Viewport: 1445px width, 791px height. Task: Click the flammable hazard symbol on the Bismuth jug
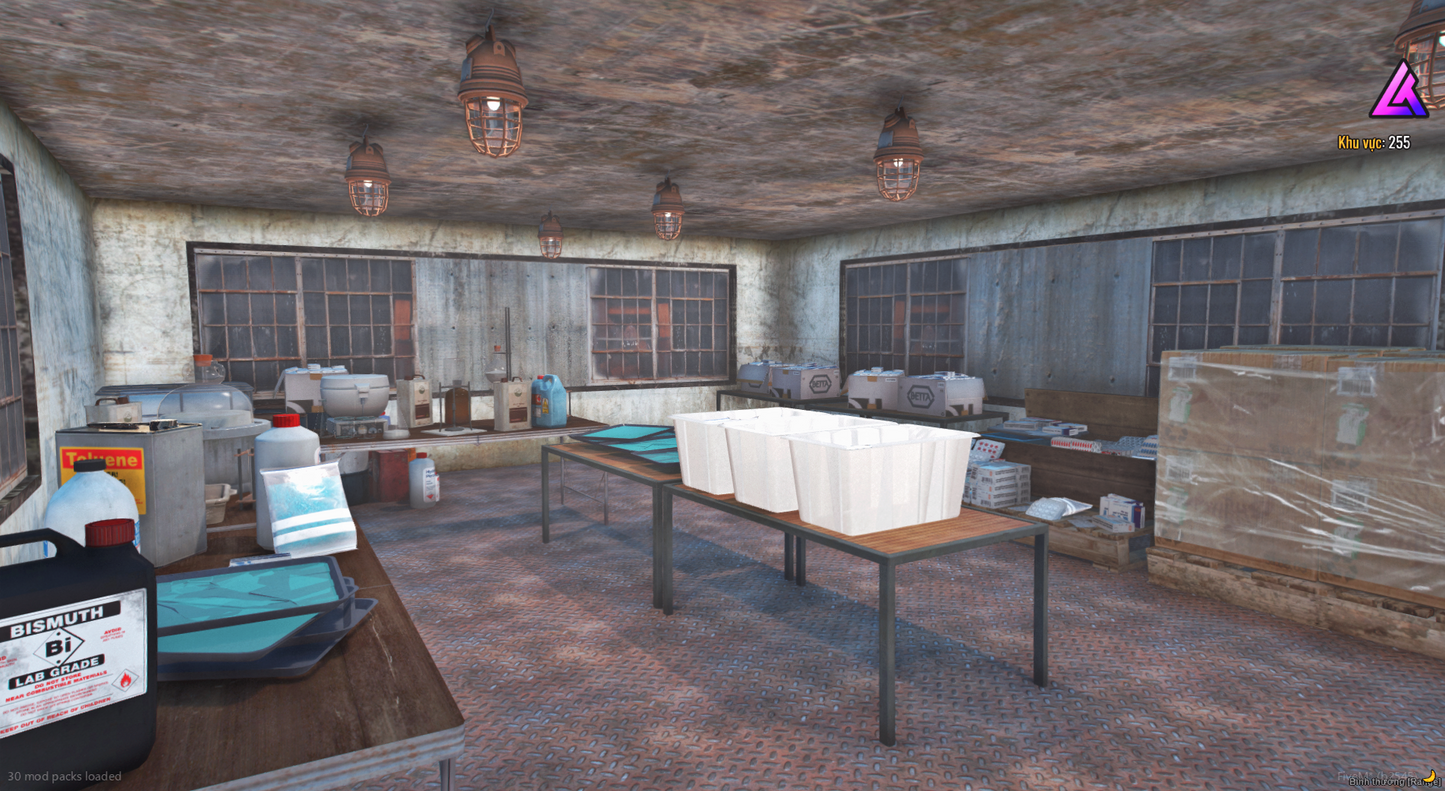[128, 678]
